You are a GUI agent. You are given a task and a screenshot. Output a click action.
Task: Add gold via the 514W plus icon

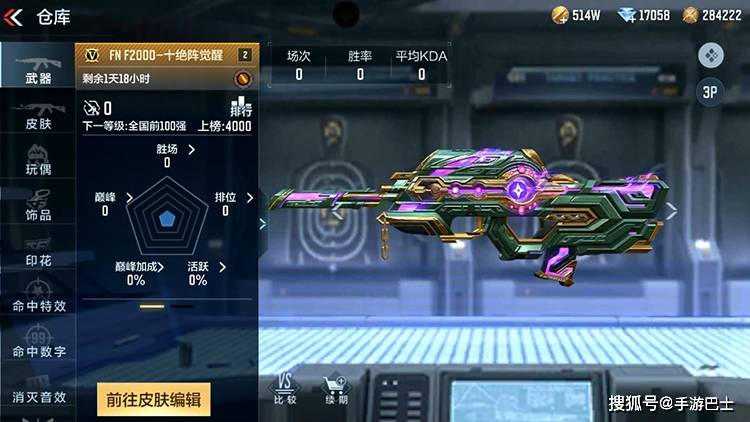[x=560, y=15]
